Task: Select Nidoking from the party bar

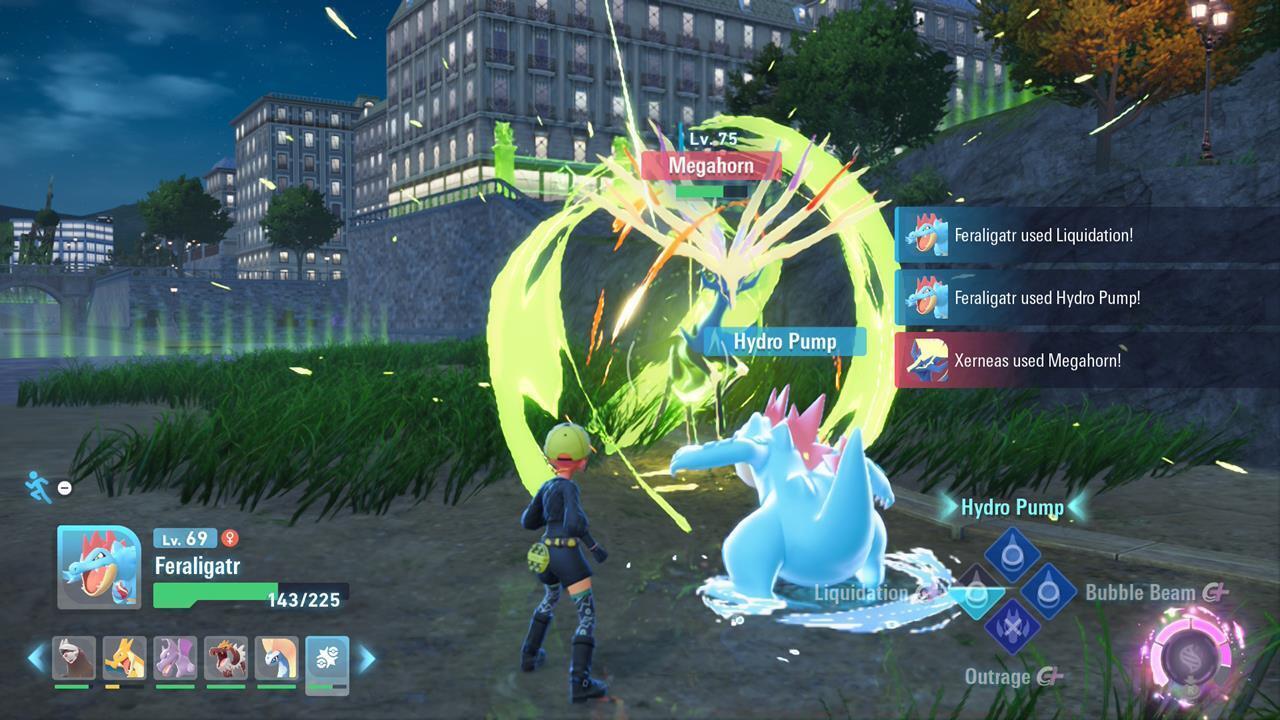Action: 174,658
